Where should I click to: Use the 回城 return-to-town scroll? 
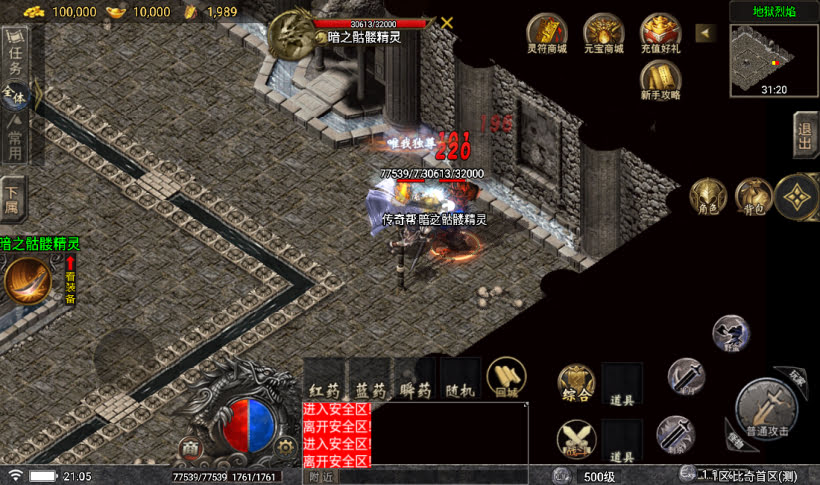(x=506, y=379)
